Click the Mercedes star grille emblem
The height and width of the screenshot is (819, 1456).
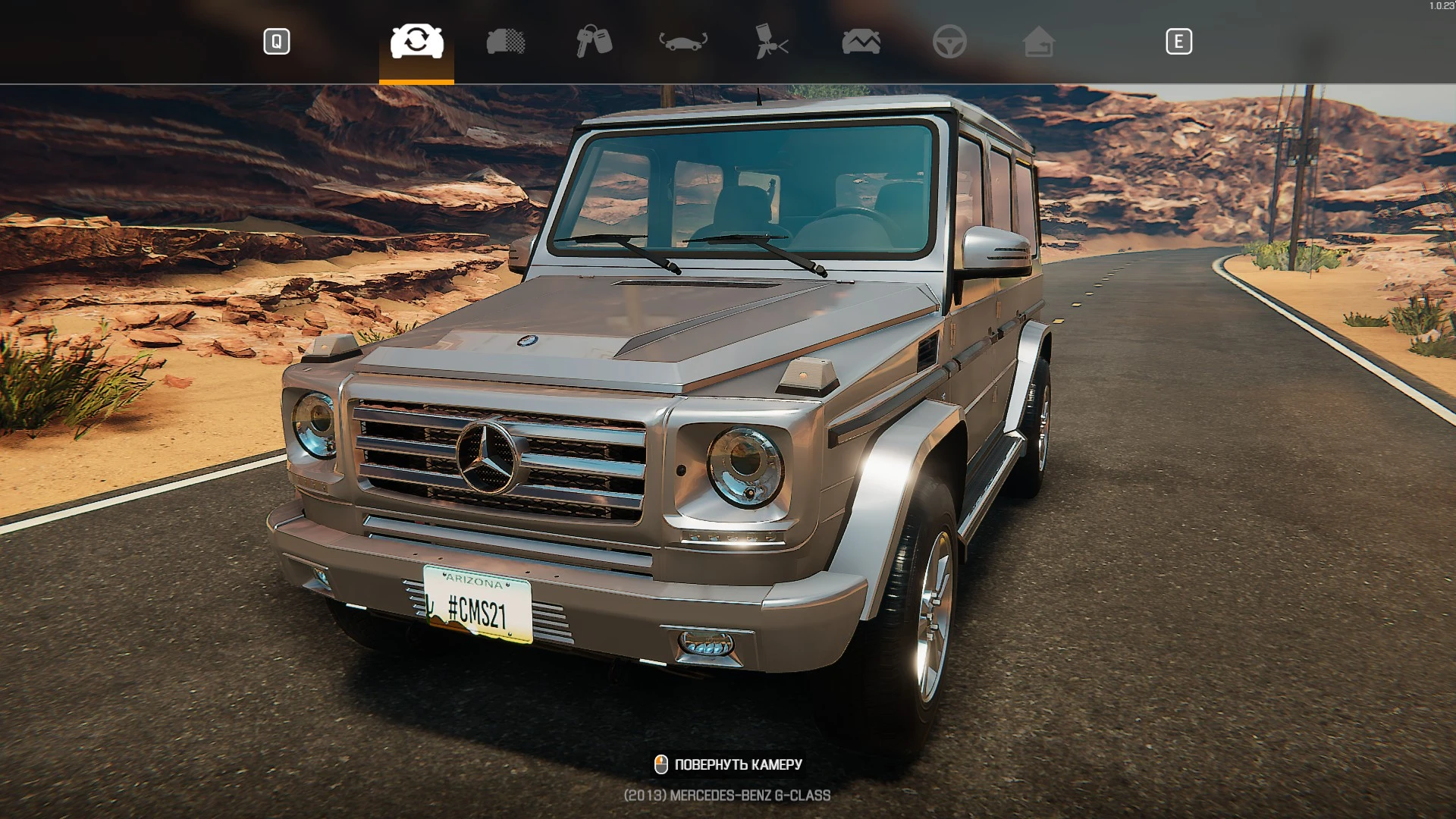486,457
